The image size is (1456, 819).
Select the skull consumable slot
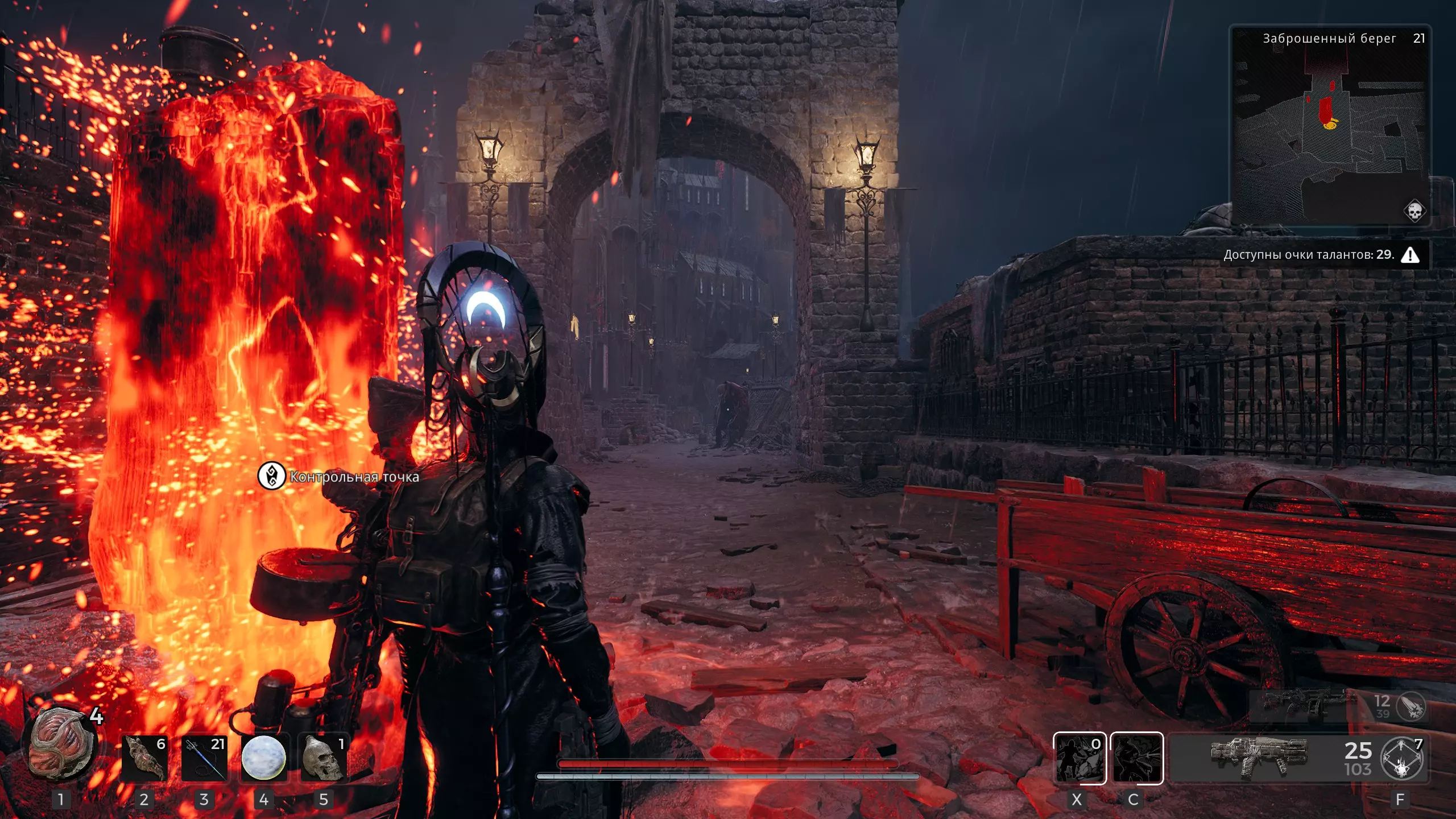323,759
